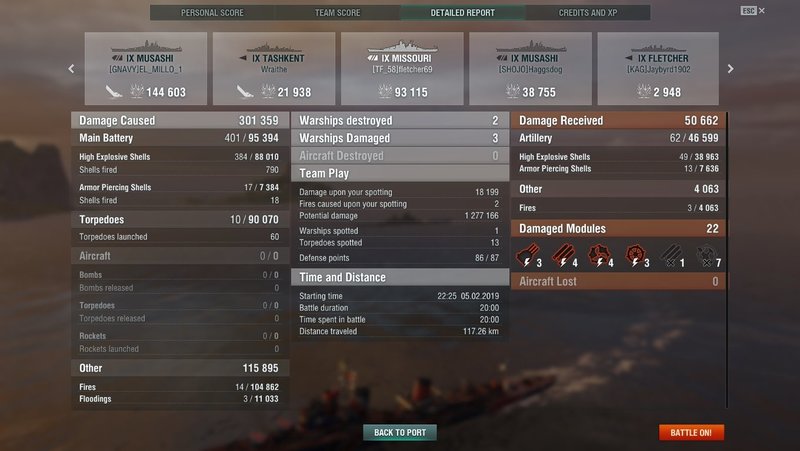Select the Missouri card of fletcher69
Viewport: 800px width, 451px height.
click(x=402, y=69)
